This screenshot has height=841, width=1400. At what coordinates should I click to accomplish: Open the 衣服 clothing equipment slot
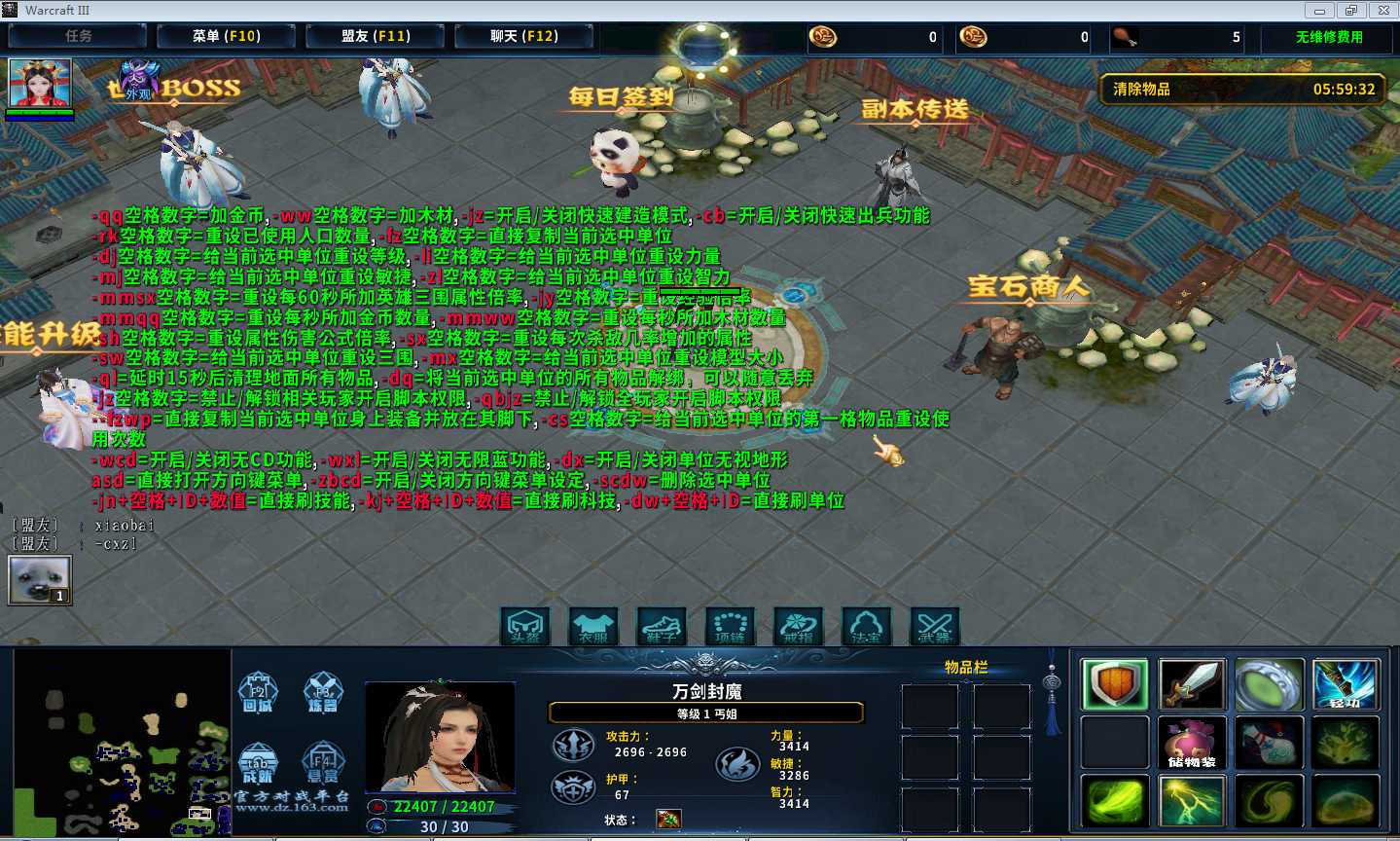(593, 626)
